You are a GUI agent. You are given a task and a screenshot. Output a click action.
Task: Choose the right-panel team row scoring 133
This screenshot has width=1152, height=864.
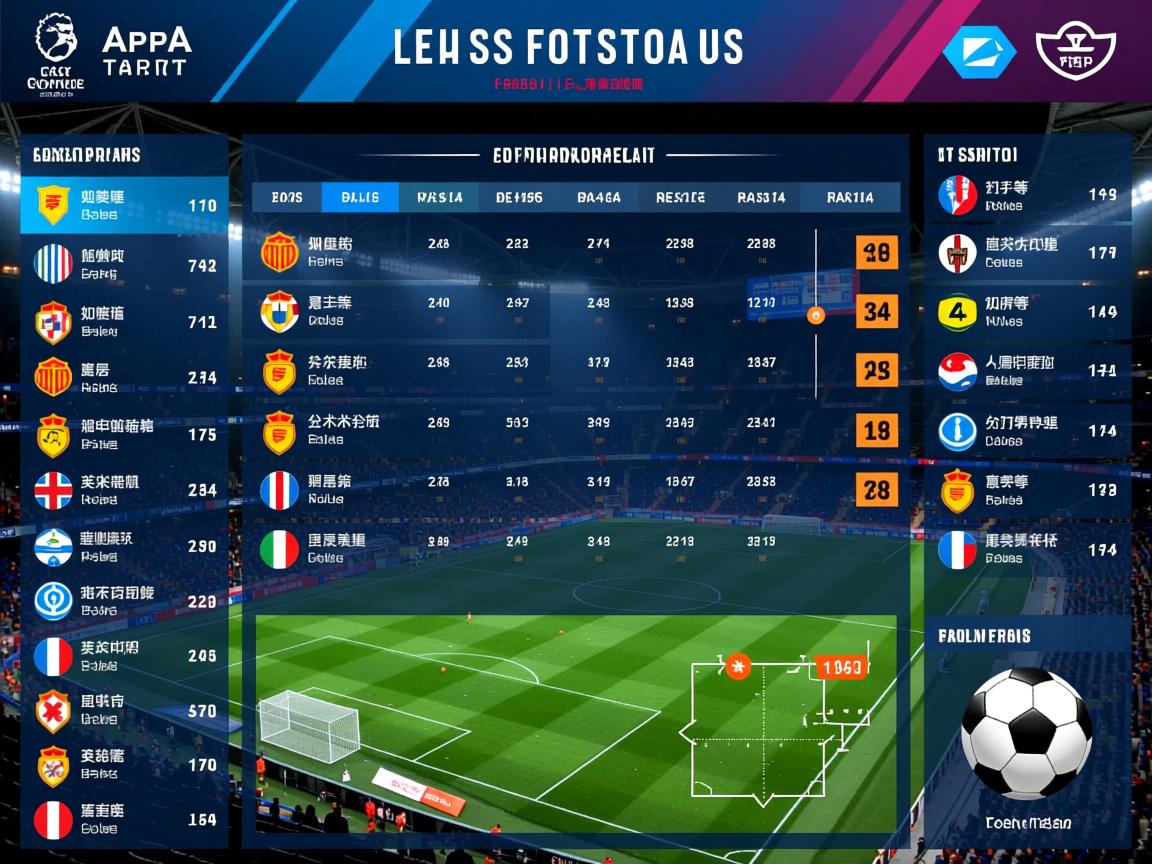[1027, 490]
